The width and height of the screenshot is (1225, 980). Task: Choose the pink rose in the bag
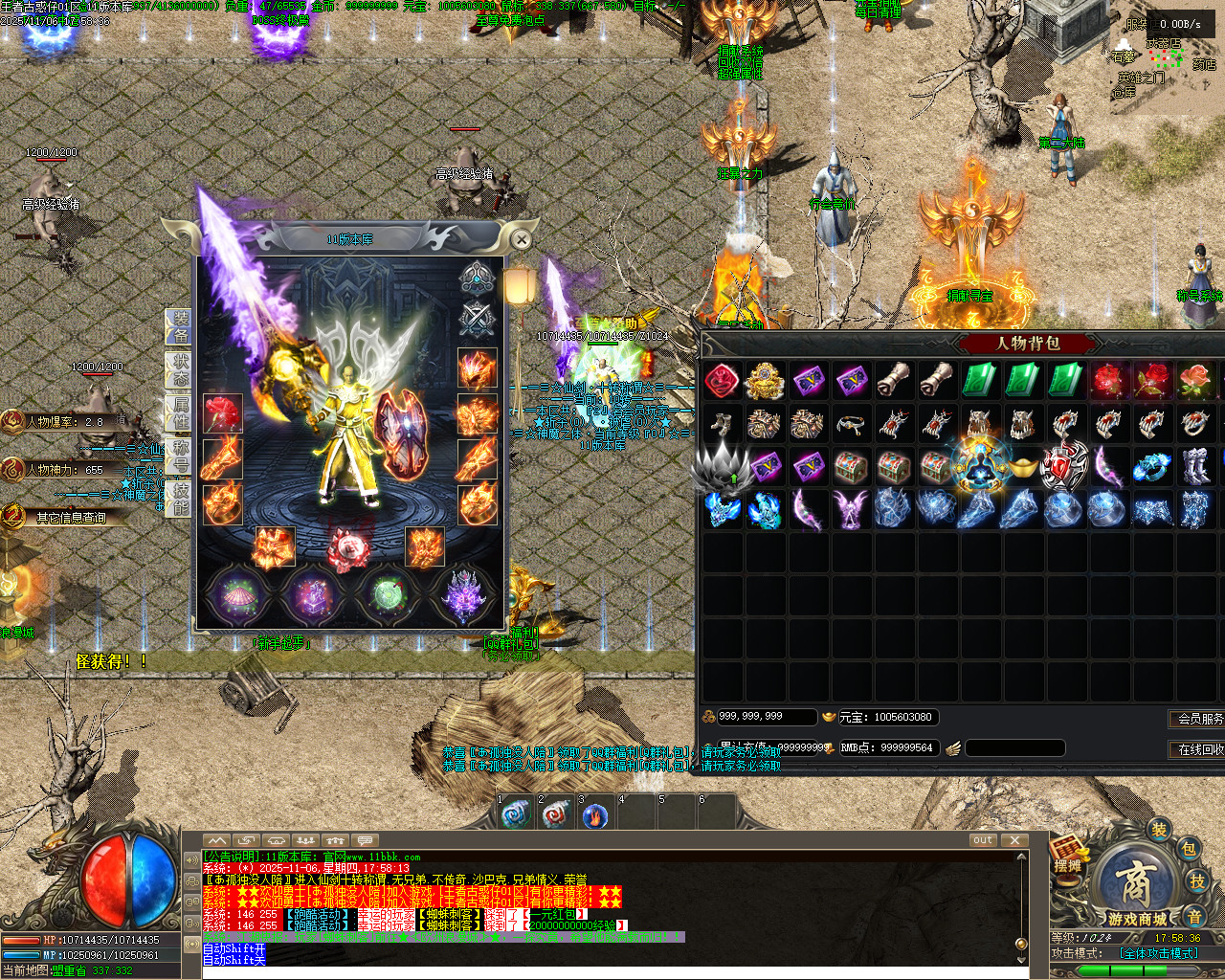[1194, 381]
